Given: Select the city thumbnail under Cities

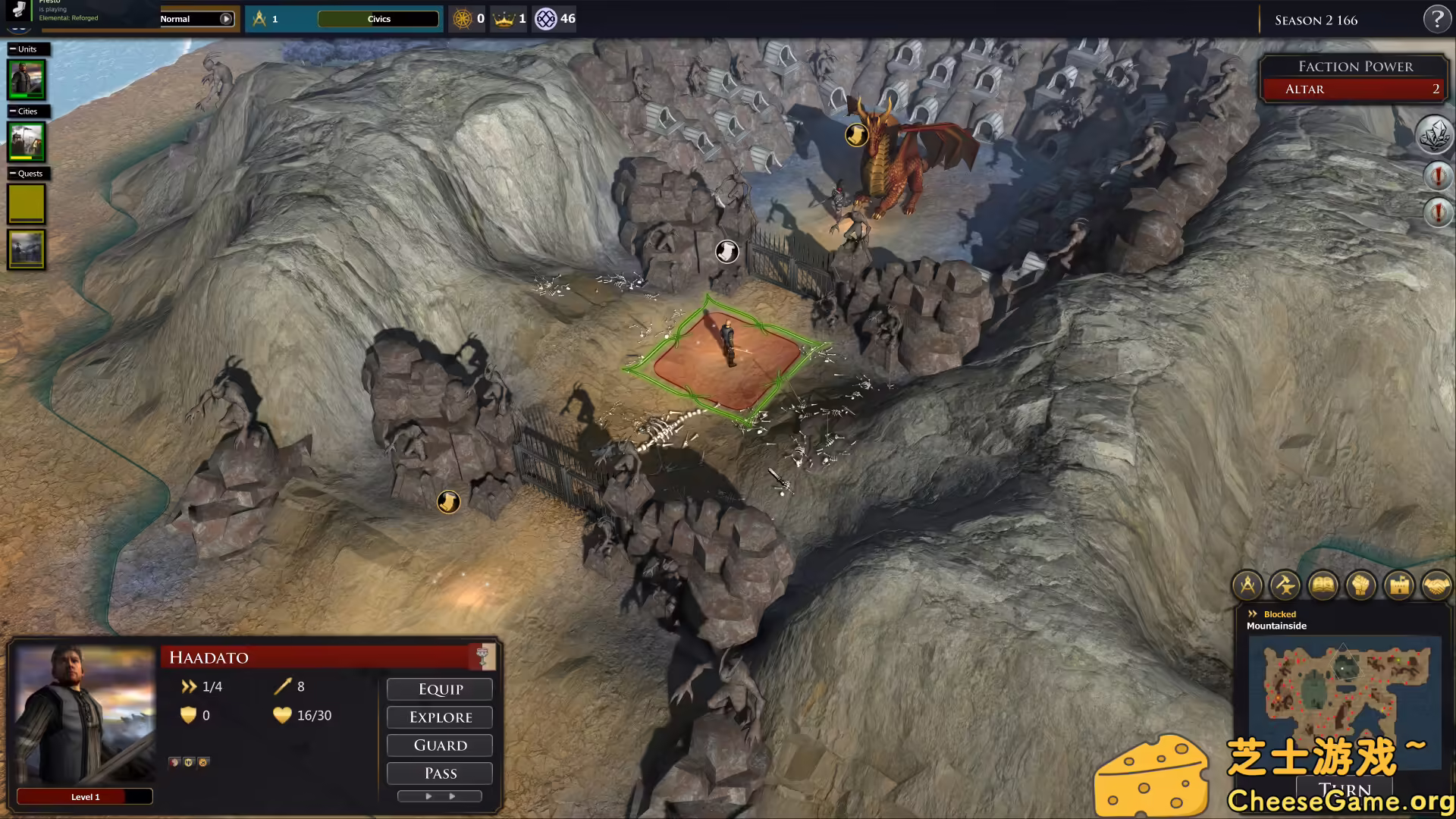Looking at the screenshot, I should pyautogui.click(x=27, y=142).
